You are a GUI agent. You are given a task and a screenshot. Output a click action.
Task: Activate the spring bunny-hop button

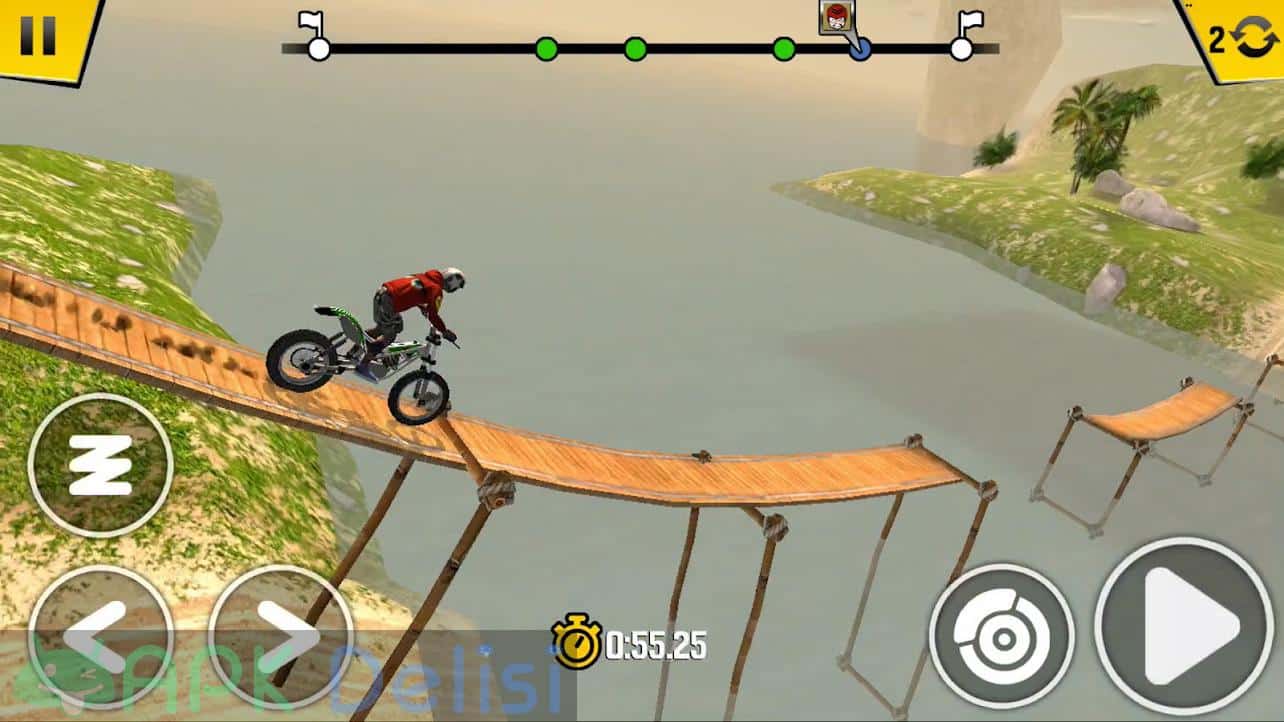[x=100, y=465]
